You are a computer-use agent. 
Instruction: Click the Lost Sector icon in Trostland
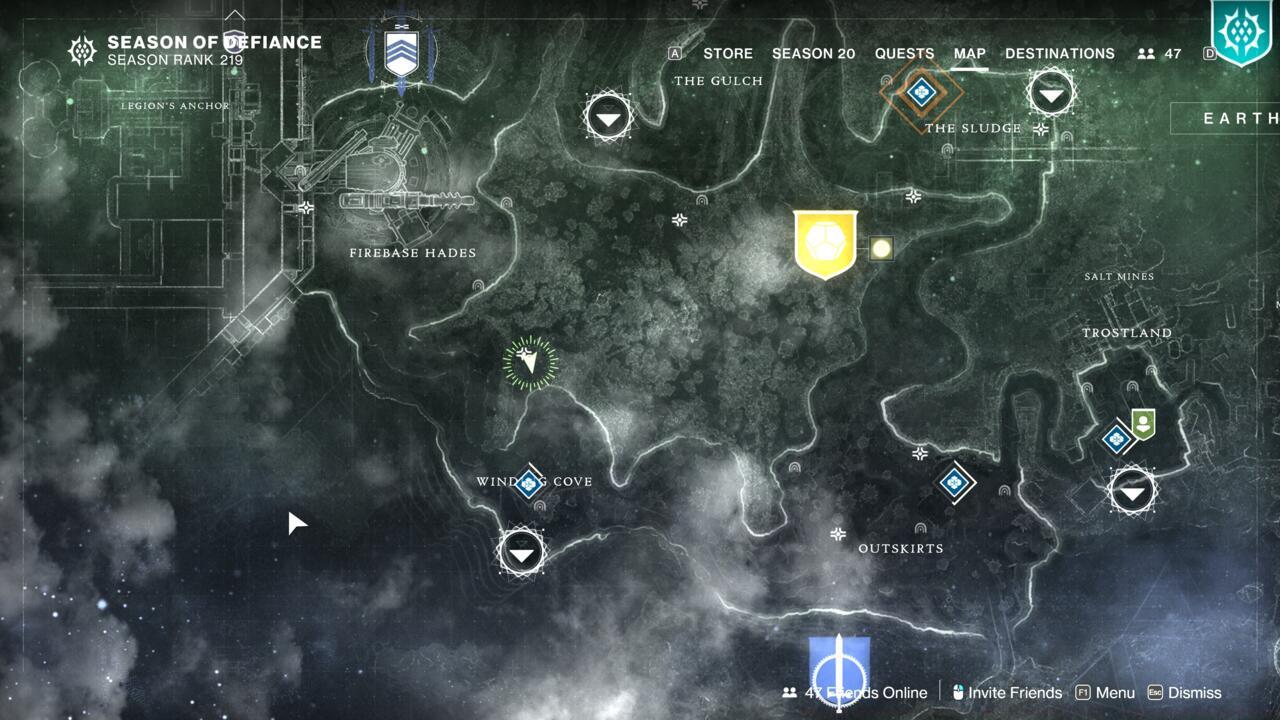(1132, 491)
